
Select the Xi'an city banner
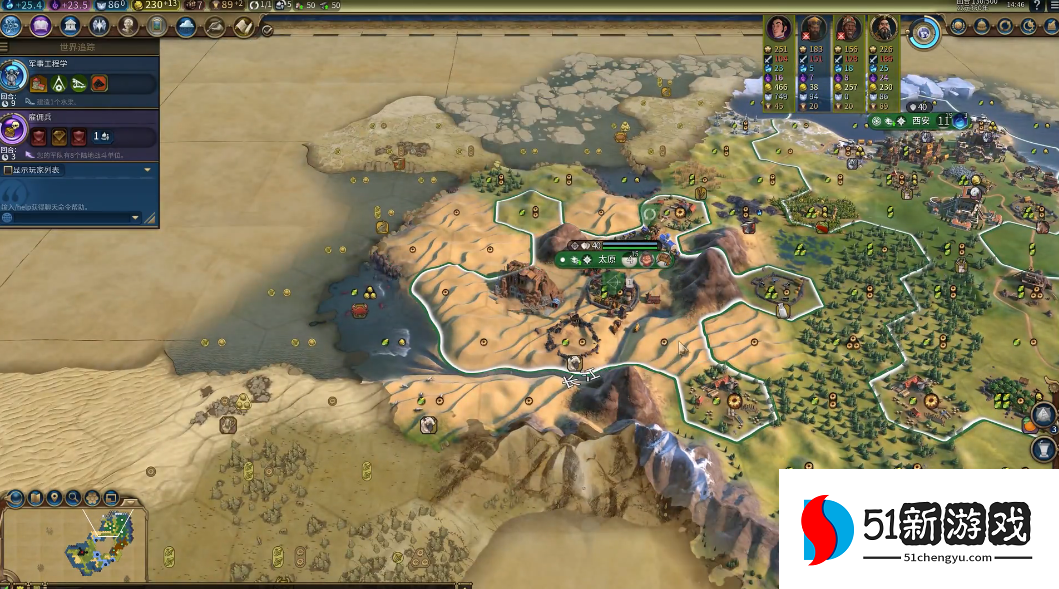coord(920,121)
